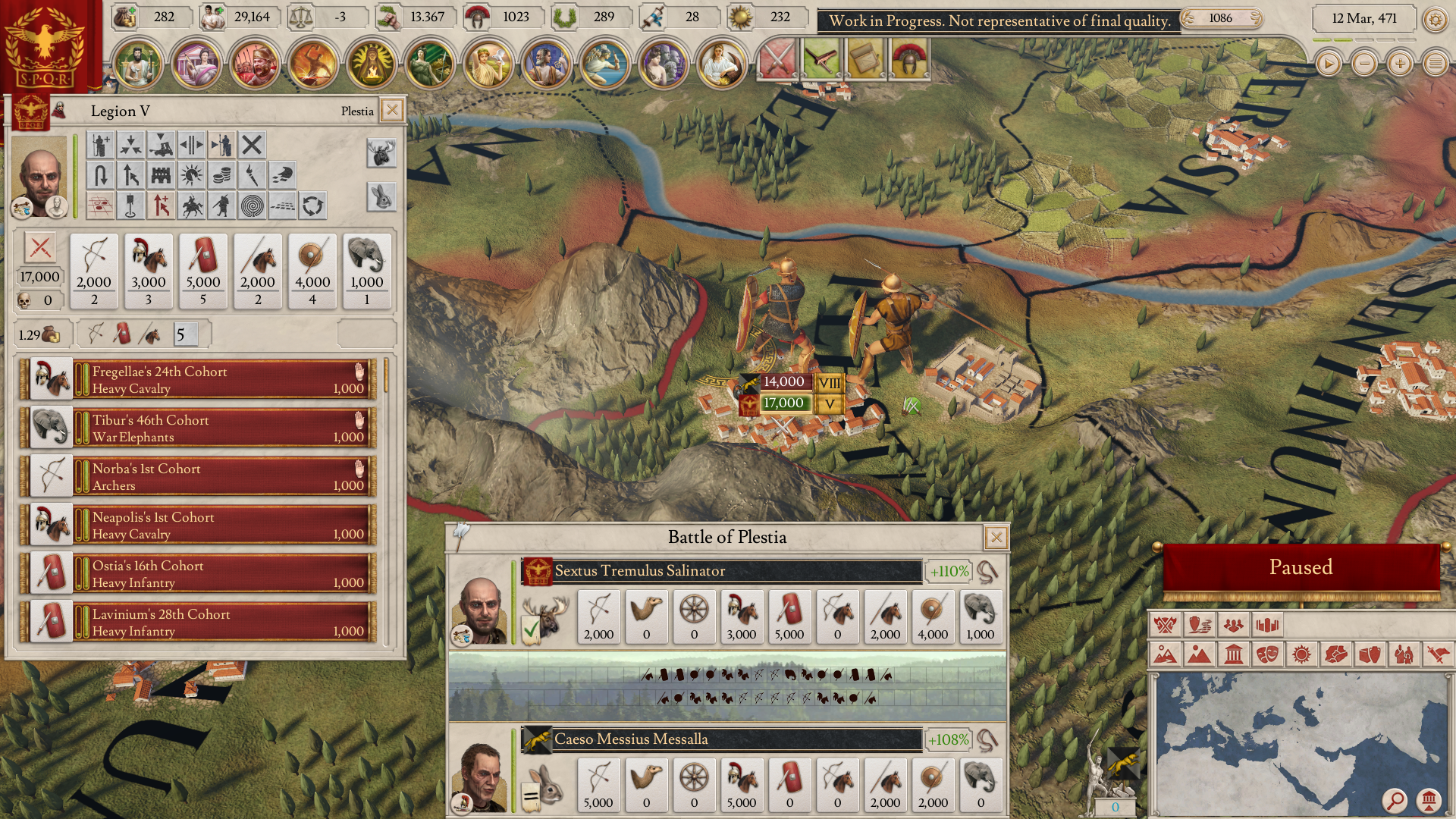This screenshot has width=1456, height=819.
Task: Click the stack of coins icon in Legion V panel
Action: tap(221, 174)
